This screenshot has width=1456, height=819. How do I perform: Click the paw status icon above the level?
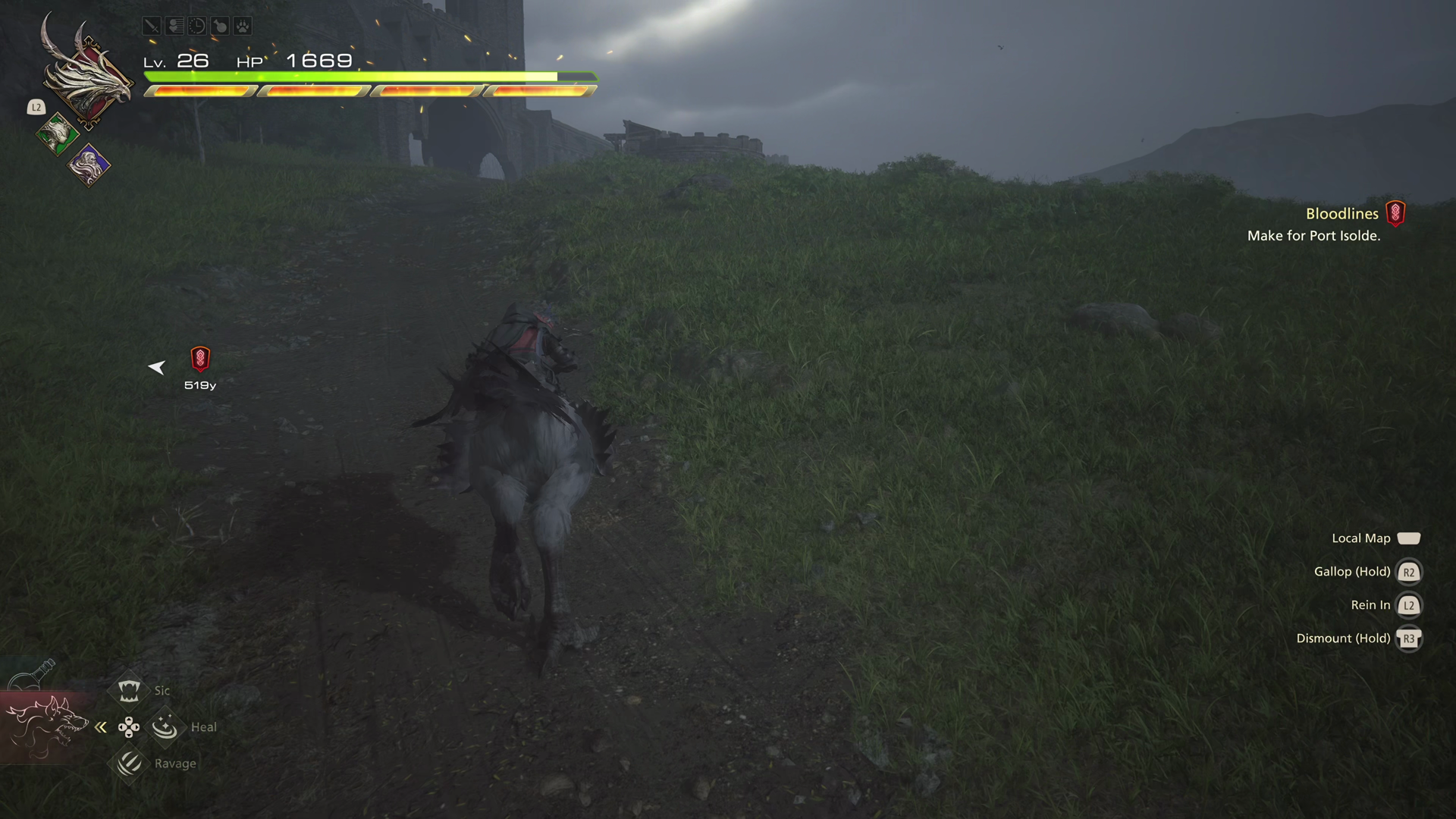click(242, 27)
